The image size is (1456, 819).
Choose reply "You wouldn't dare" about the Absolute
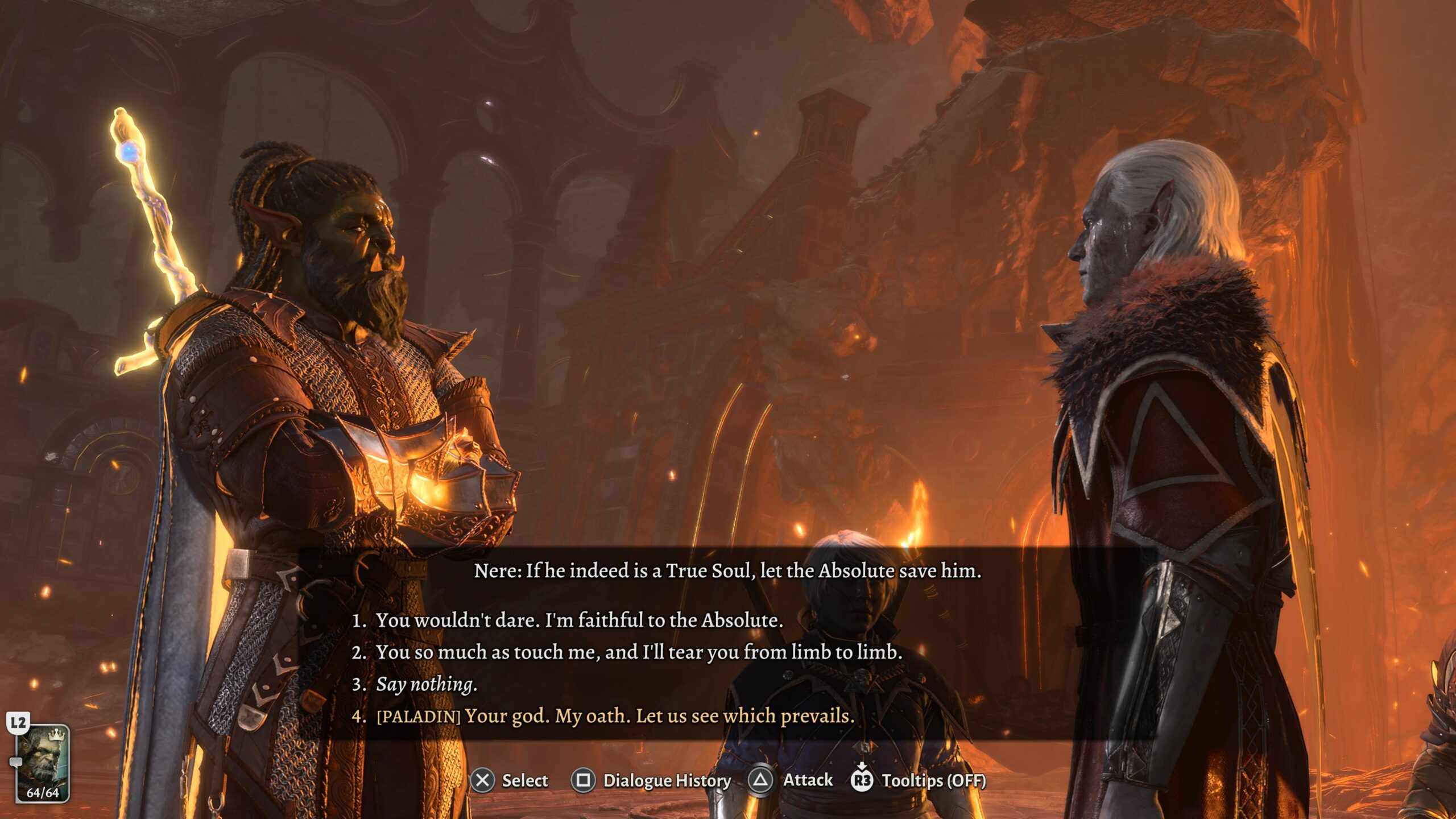coord(578,621)
